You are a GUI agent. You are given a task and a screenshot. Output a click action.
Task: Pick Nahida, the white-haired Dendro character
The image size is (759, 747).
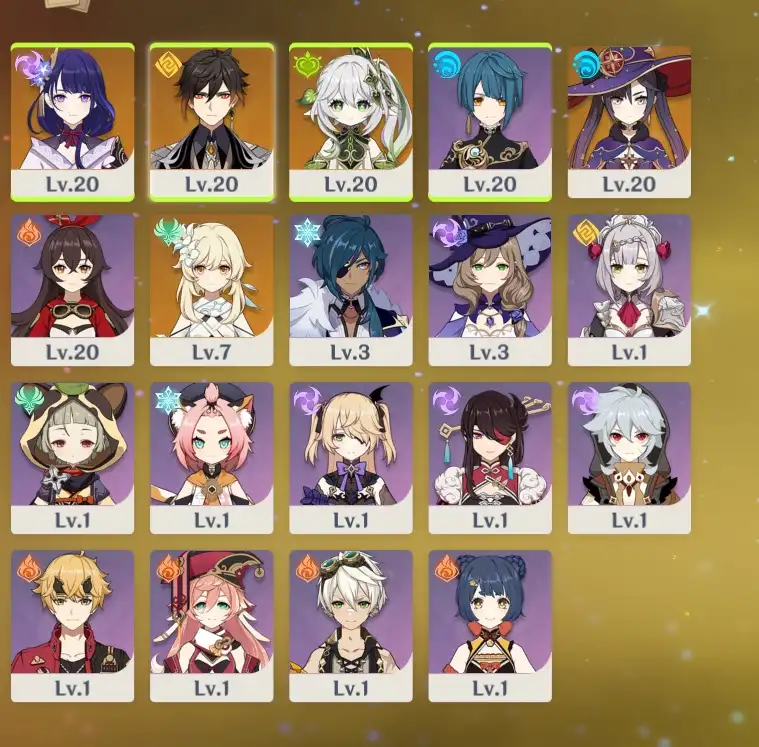350,122
